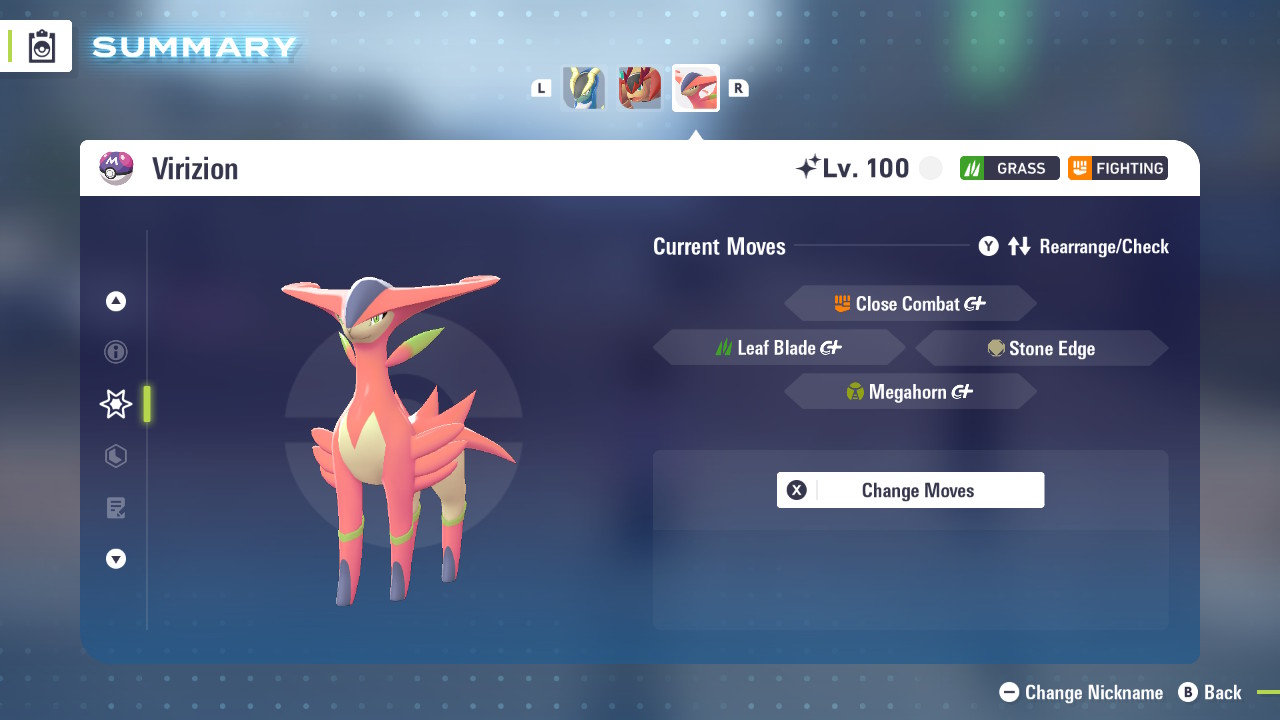Viewport: 1280px width, 720px height.
Task: Choose the Stone Edge move
Action: (x=1041, y=348)
